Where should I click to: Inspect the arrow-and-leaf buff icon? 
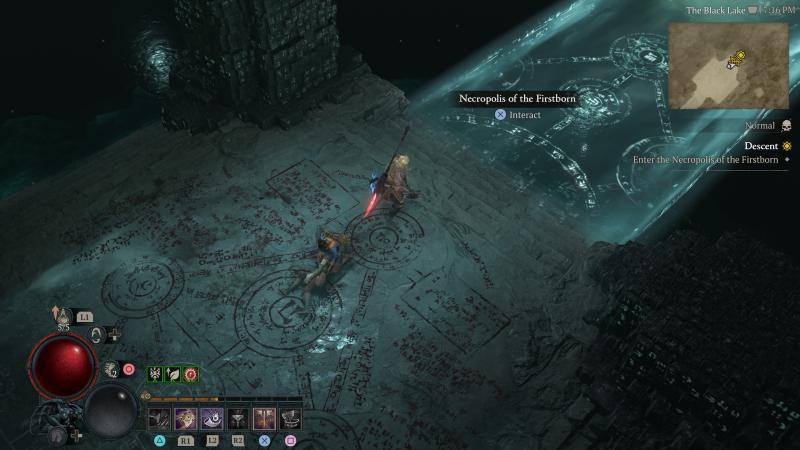173,374
